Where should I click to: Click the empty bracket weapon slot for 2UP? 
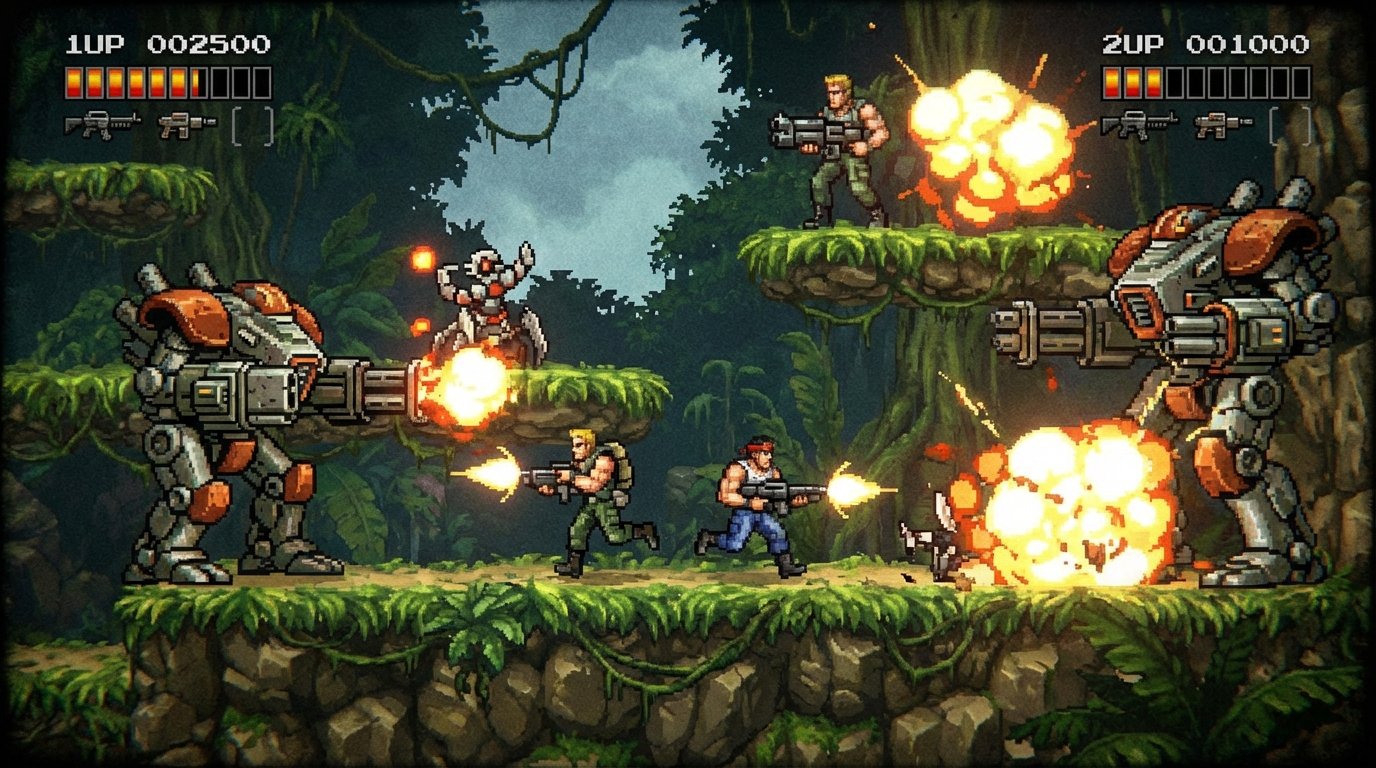pos(1290,125)
